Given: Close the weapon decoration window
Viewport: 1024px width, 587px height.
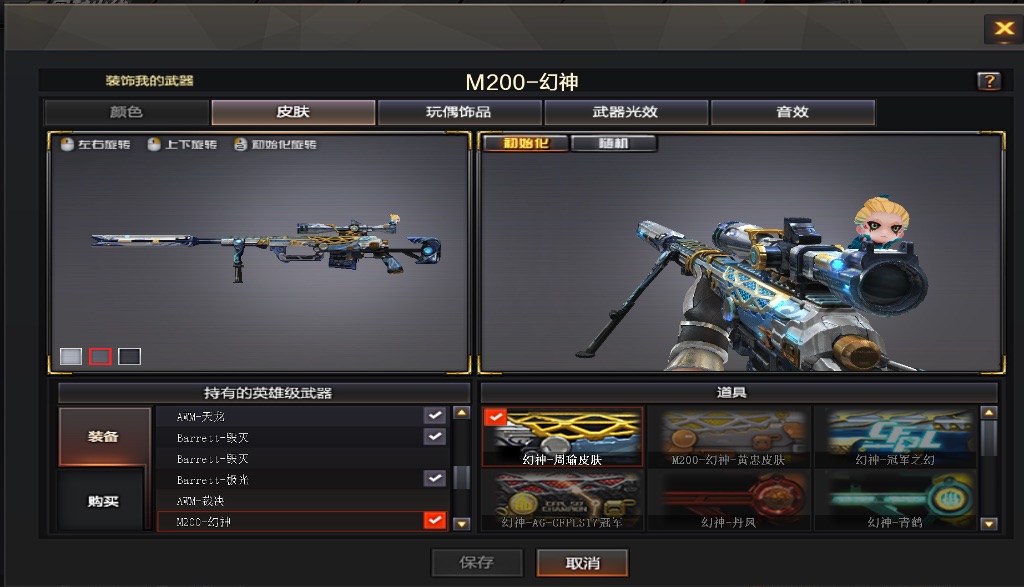Looking at the screenshot, I should (x=1002, y=29).
